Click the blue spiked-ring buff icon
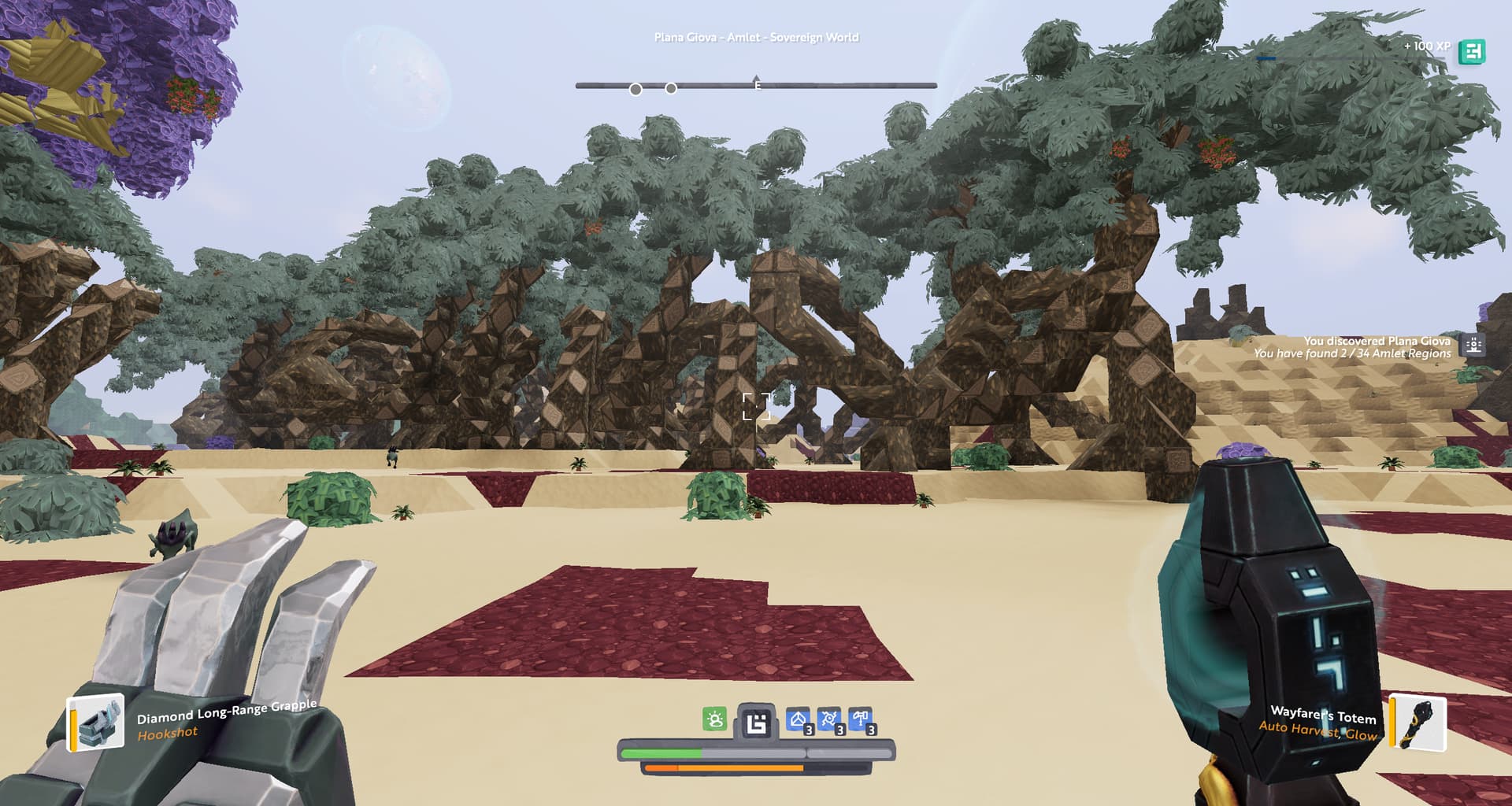1512x806 pixels. [829, 719]
